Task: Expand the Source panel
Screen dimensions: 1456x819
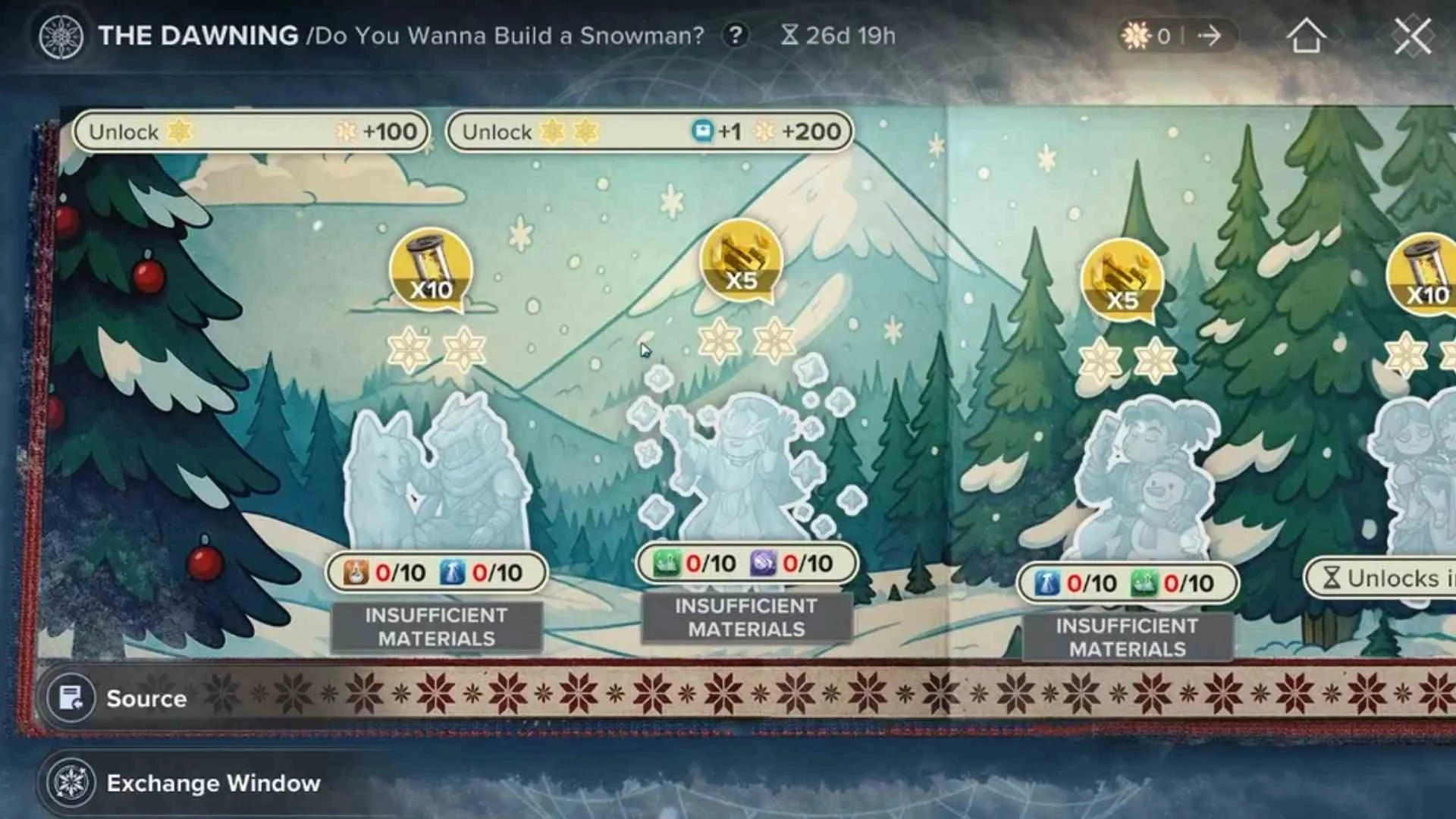Action: point(146,698)
